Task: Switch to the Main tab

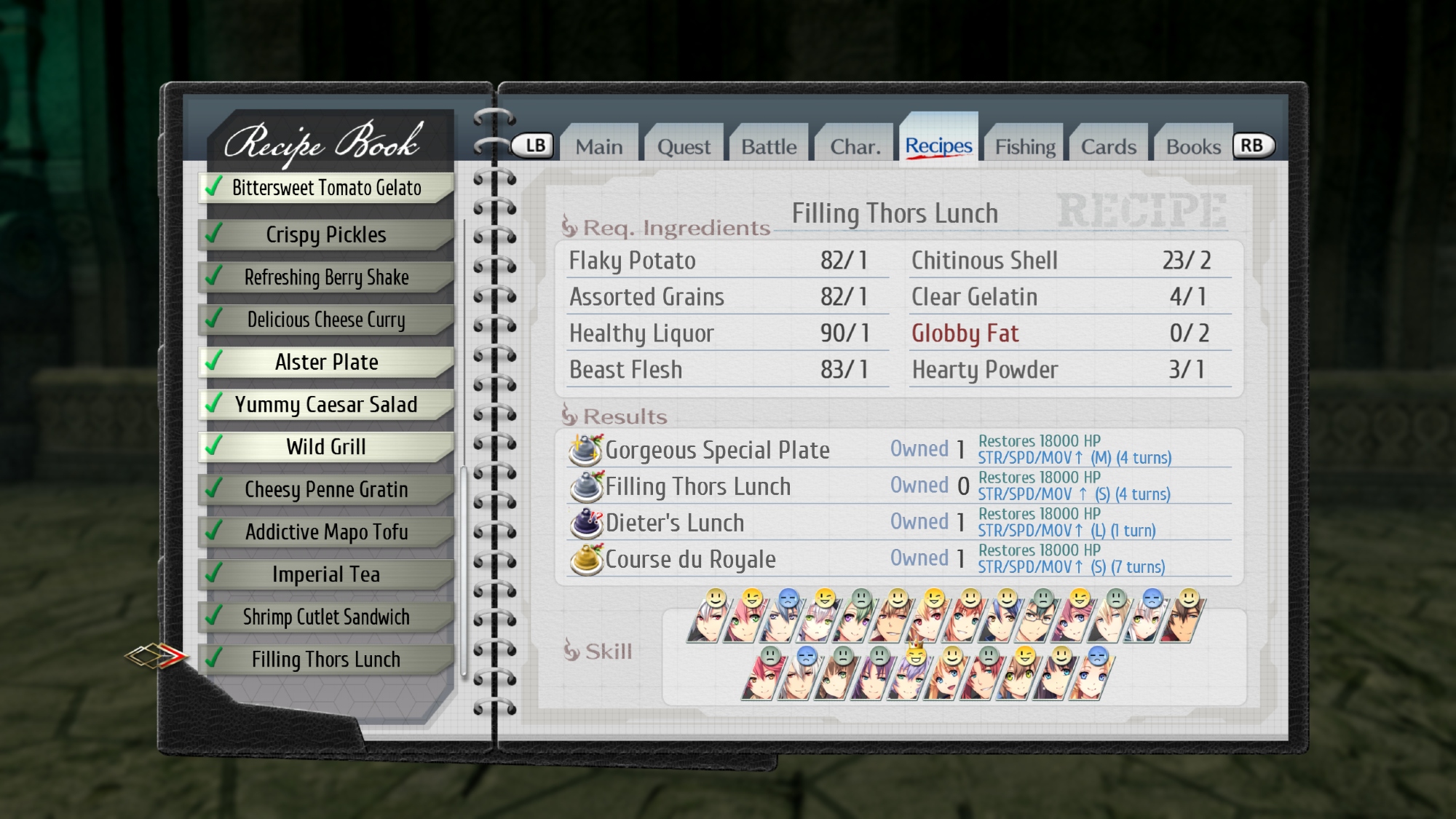Action: (x=599, y=146)
